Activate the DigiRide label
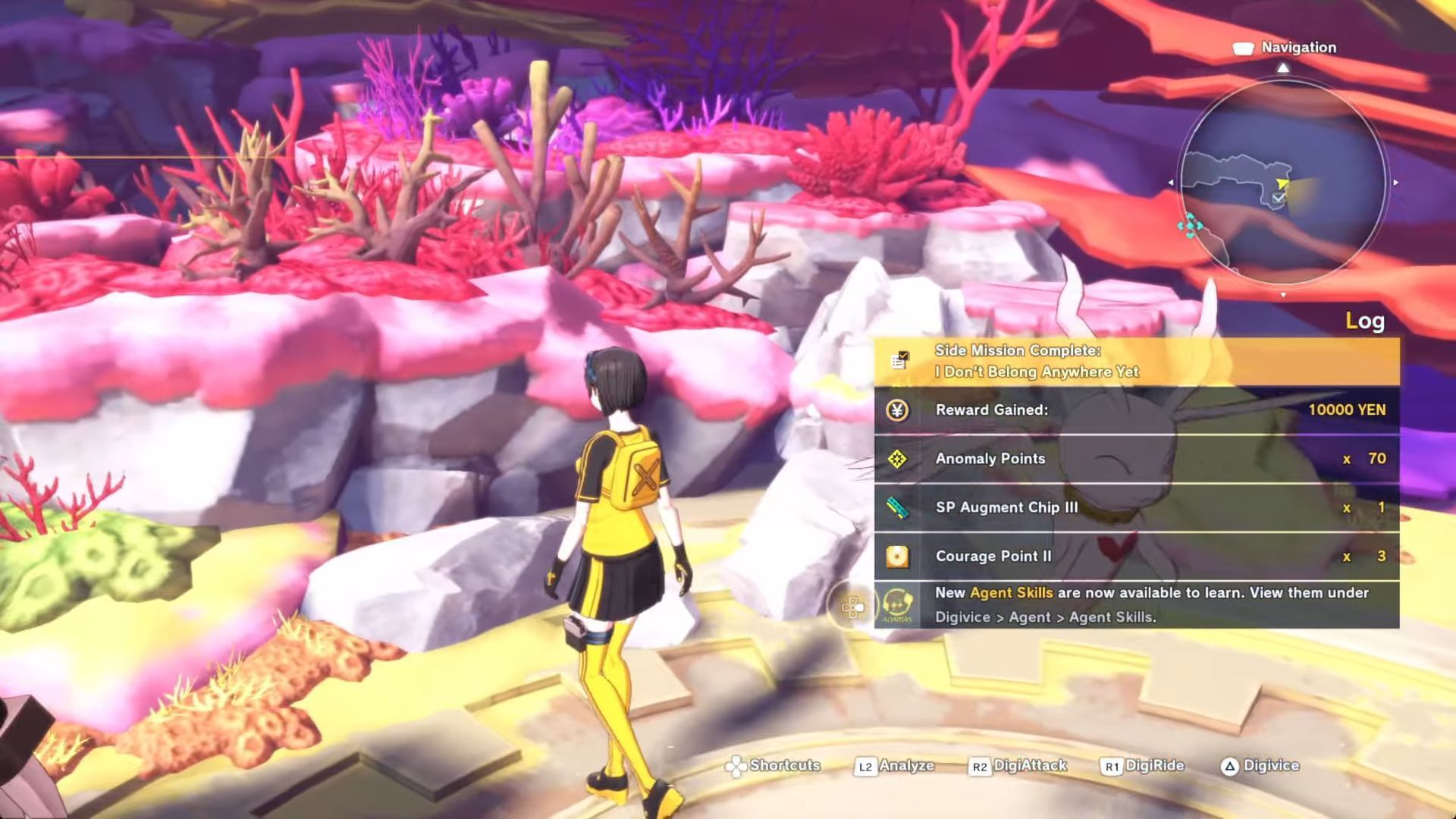The image size is (1456, 819). [1153, 766]
